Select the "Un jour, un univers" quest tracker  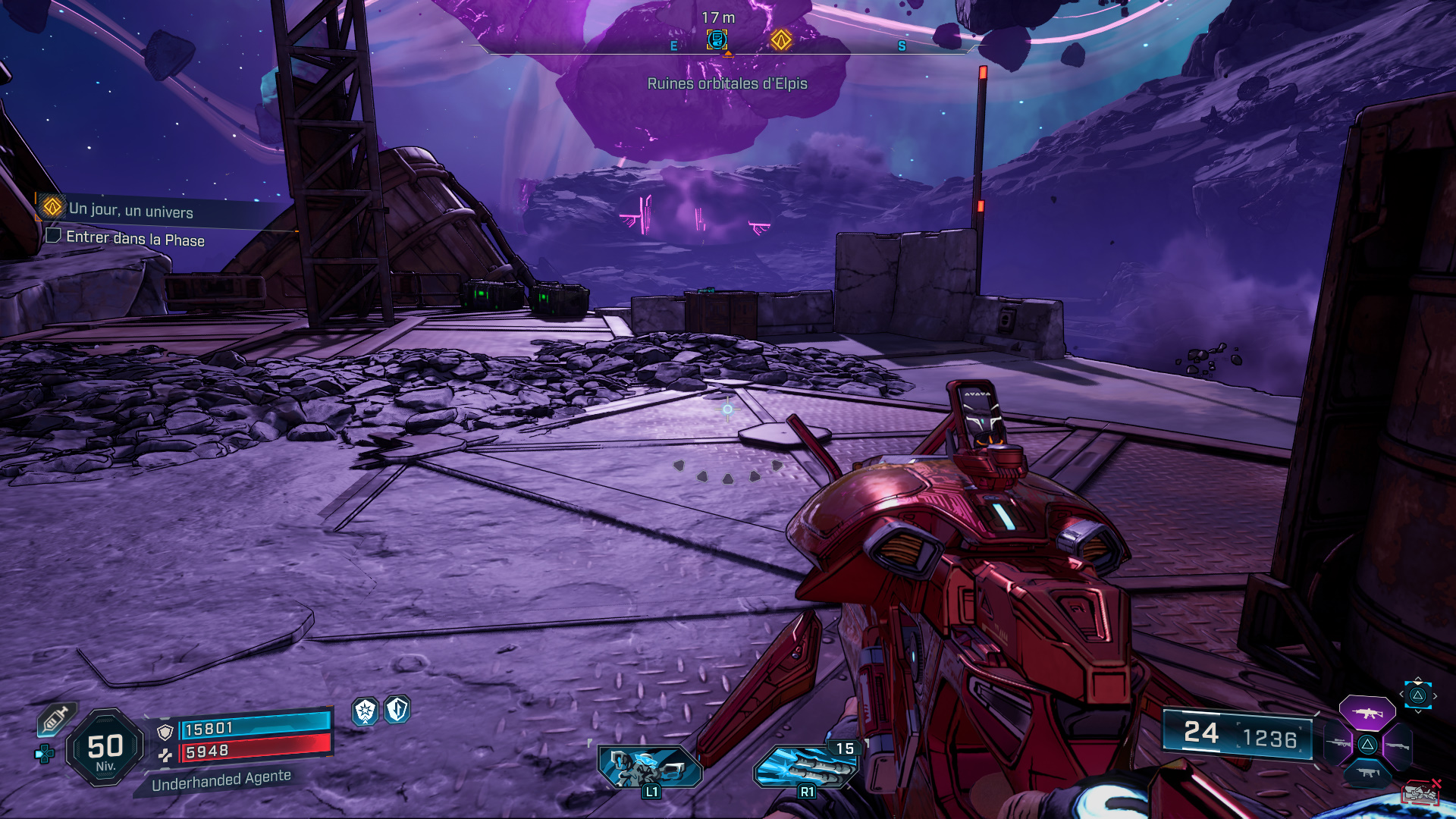(130, 210)
